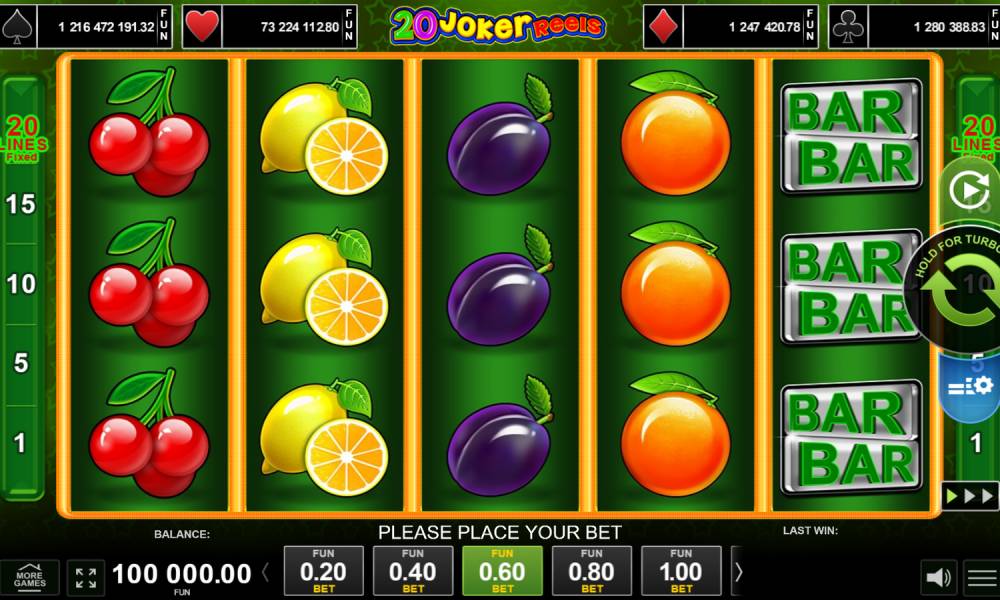Open the More Games menu

pyautogui.click(x=29, y=578)
